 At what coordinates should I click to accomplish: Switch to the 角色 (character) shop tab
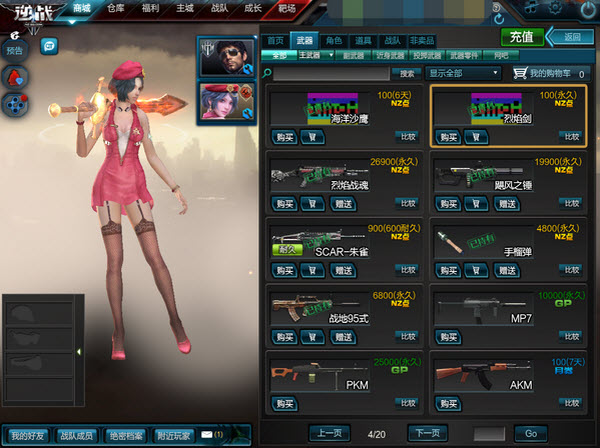pos(334,39)
